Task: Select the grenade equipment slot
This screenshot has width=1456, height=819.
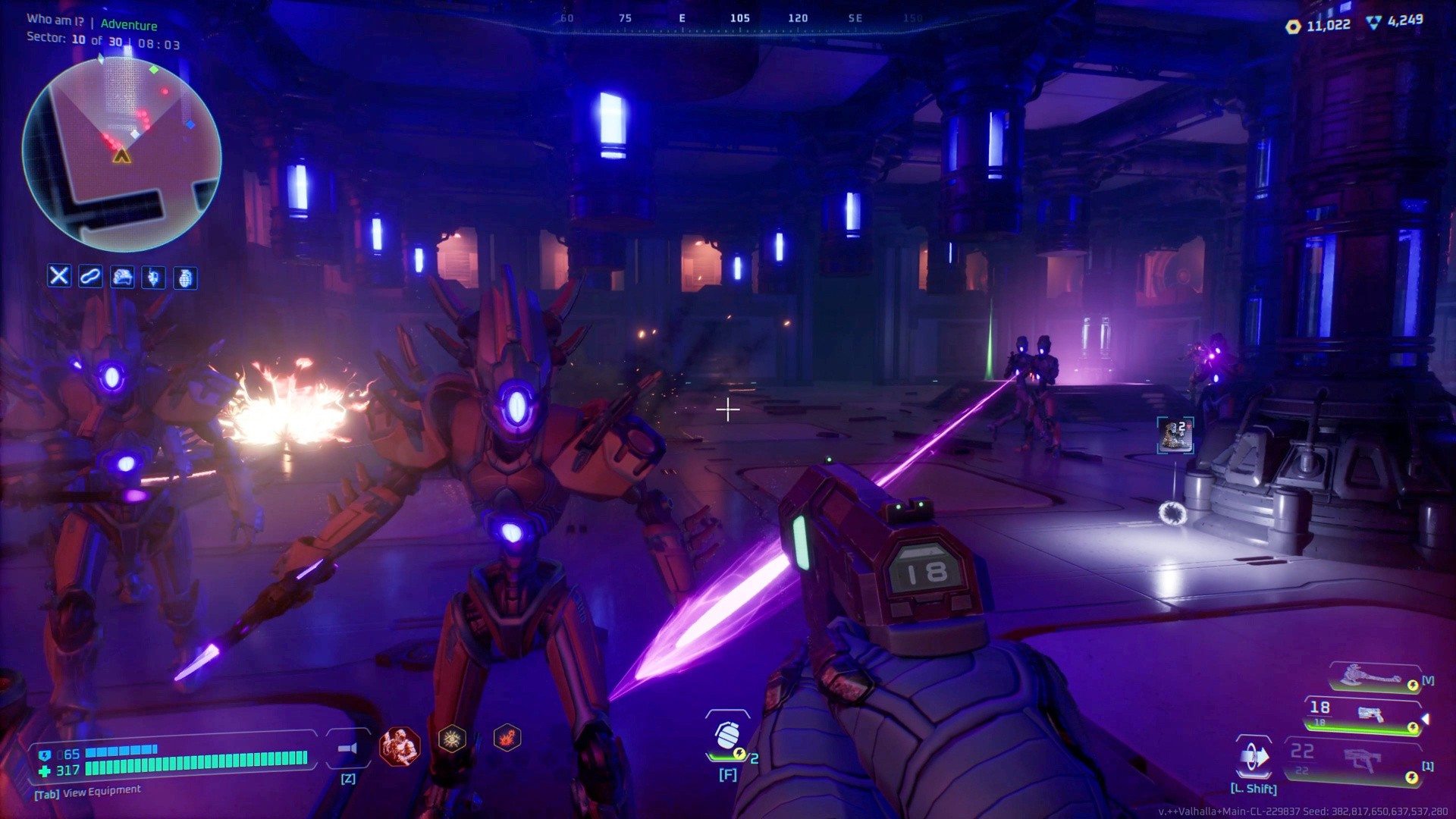Action: pyautogui.click(x=727, y=737)
